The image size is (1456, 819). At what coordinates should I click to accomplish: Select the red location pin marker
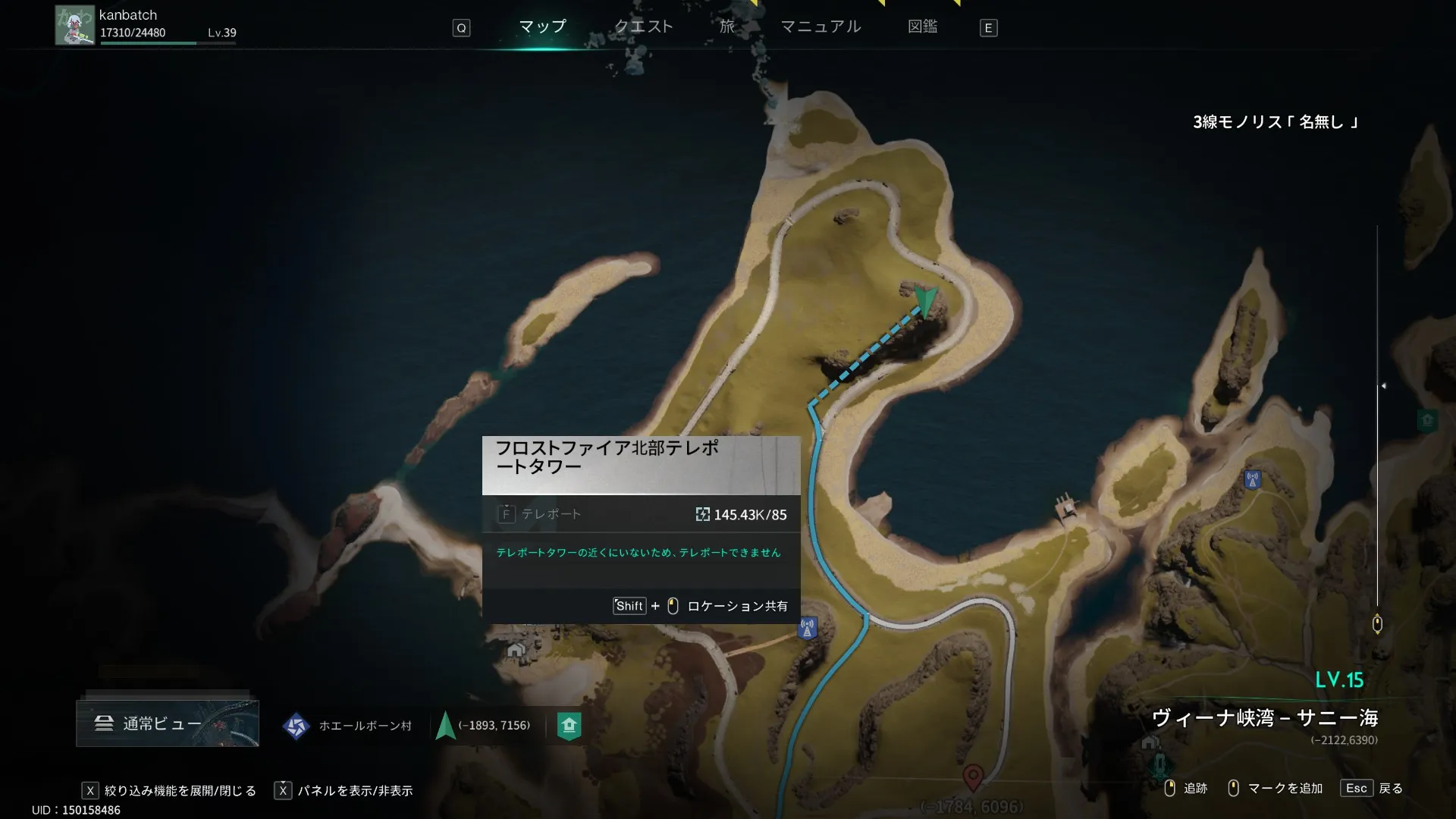tap(973, 777)
